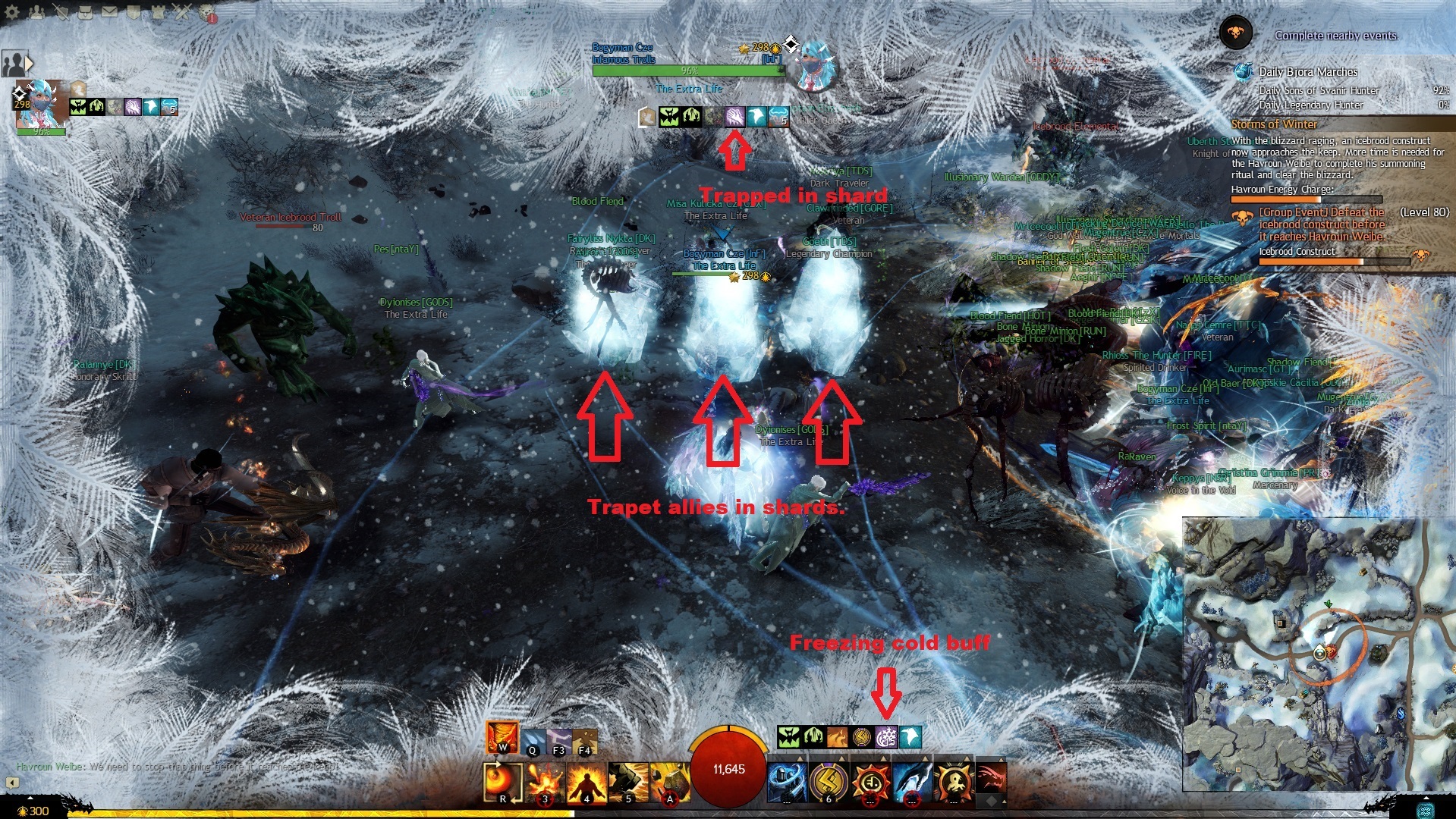
Task: Open the World vs World castle icon
Action: tap(158, 11)
